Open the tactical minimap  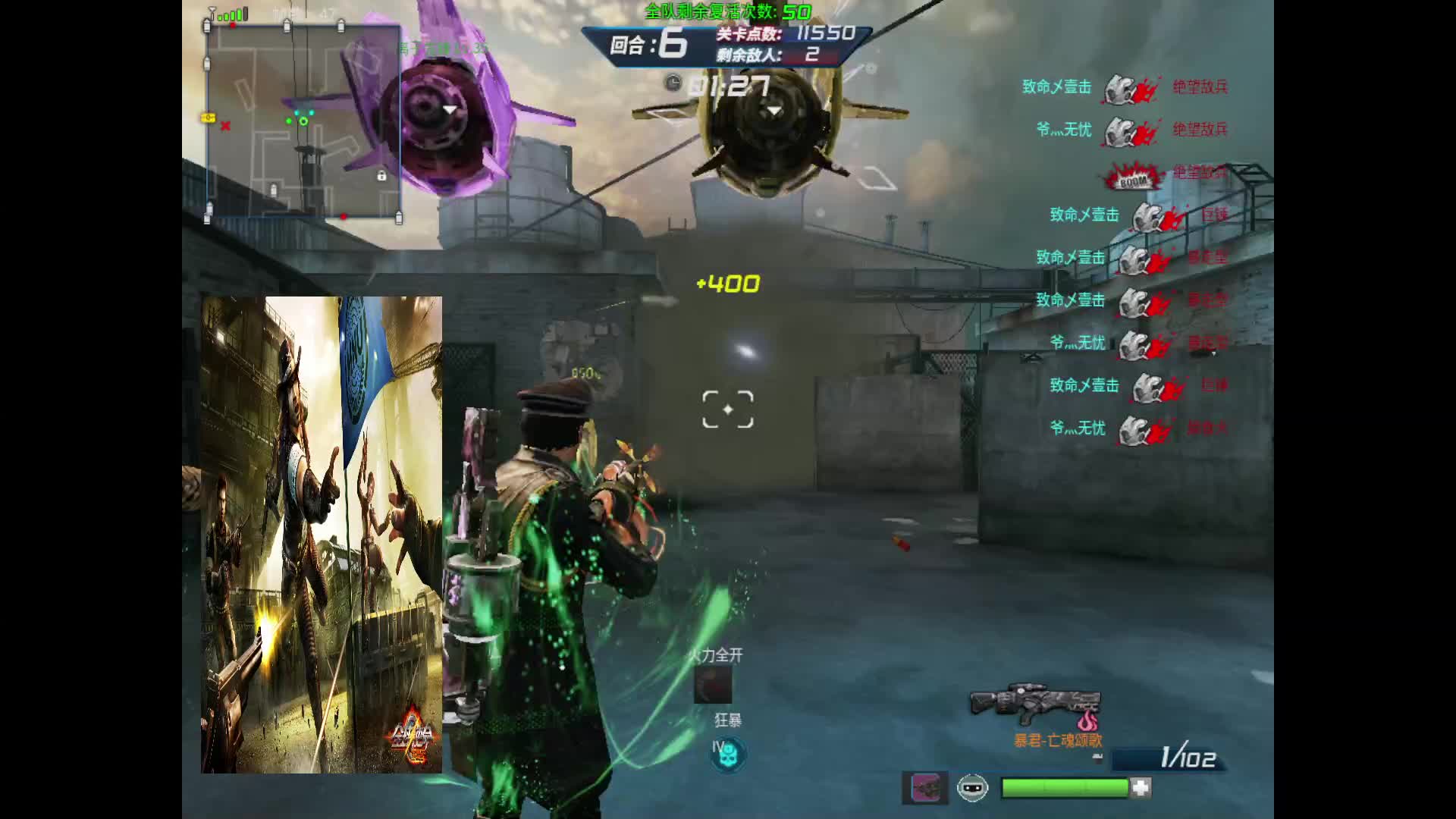303,121
